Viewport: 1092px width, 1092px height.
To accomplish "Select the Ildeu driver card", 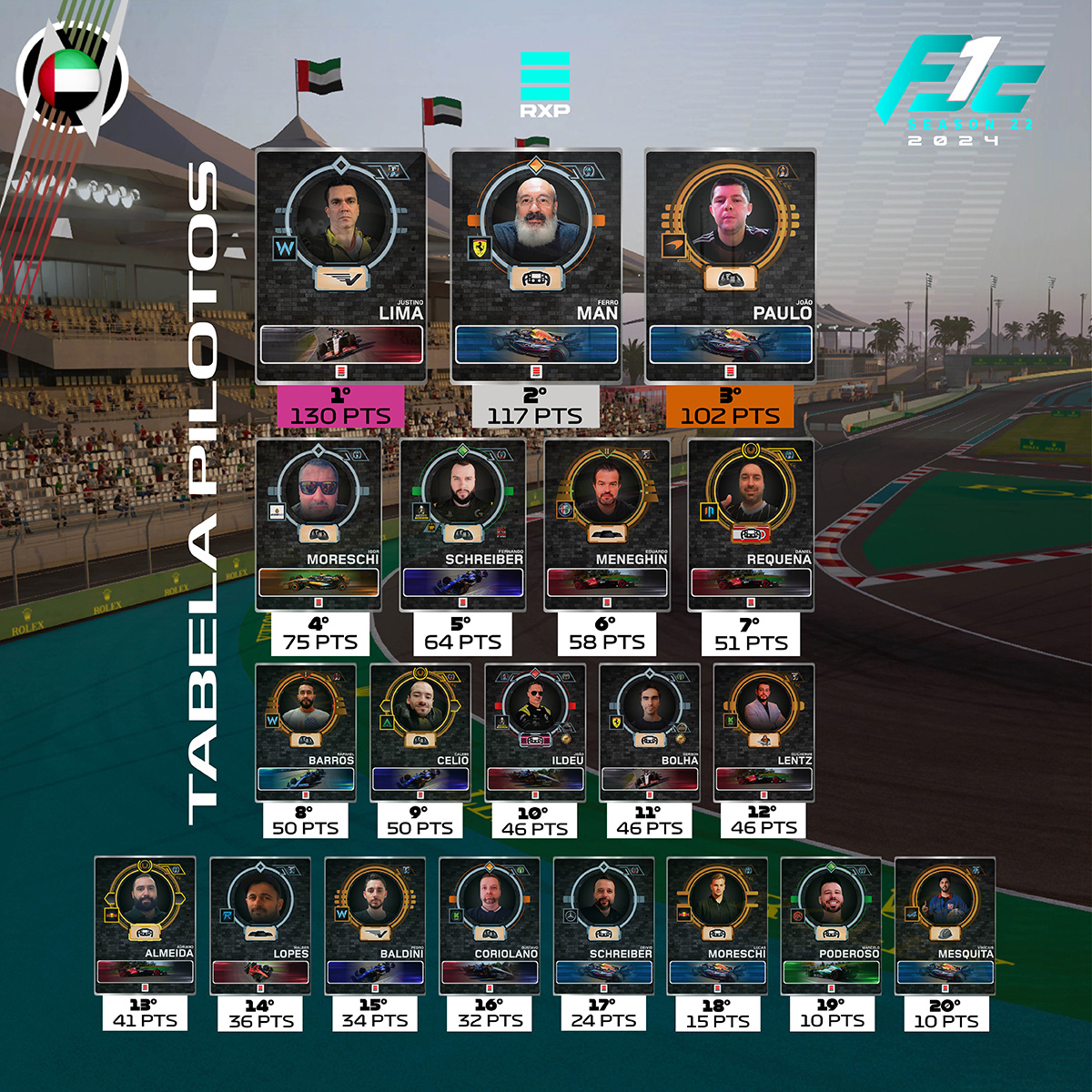I will coord(535,732).
